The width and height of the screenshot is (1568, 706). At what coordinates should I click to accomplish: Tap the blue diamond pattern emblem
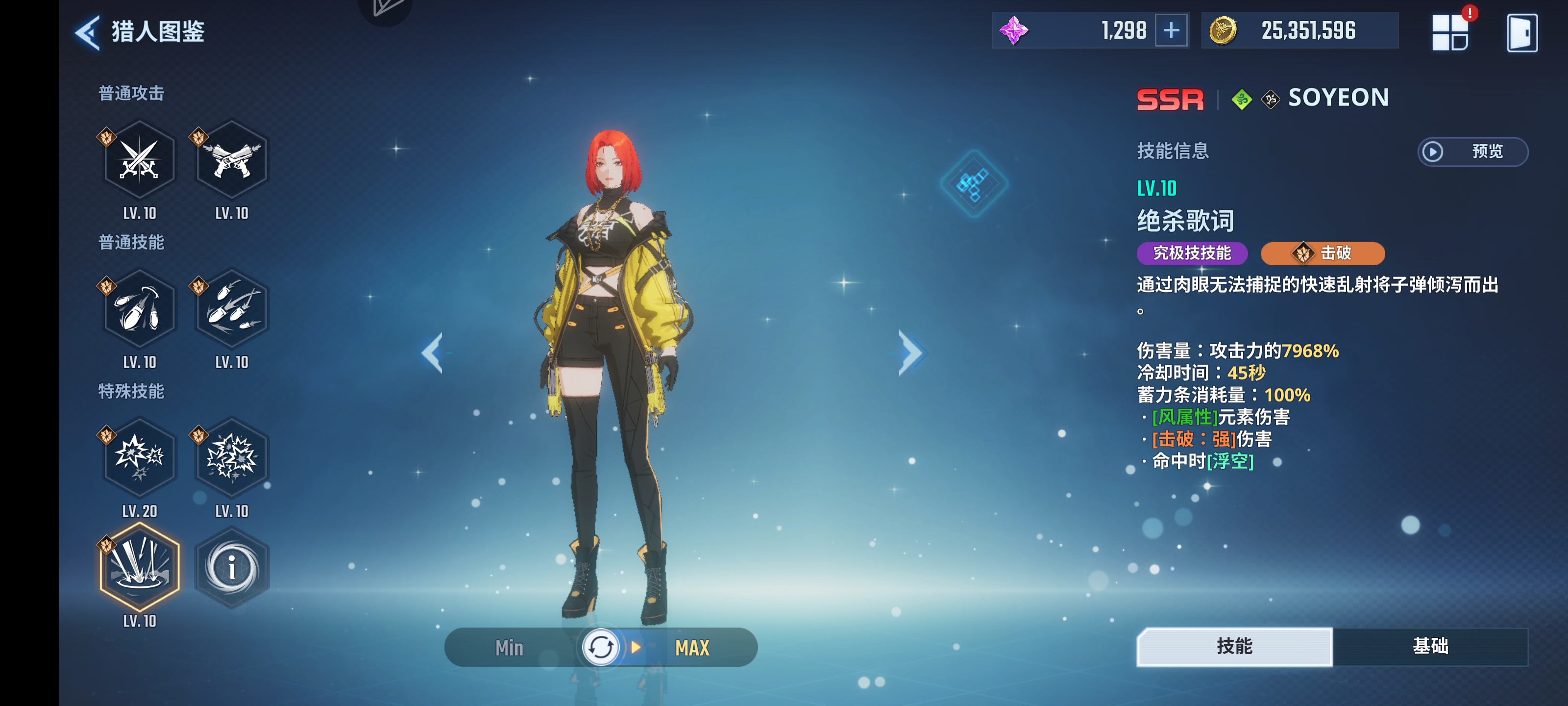pos(974,183)
